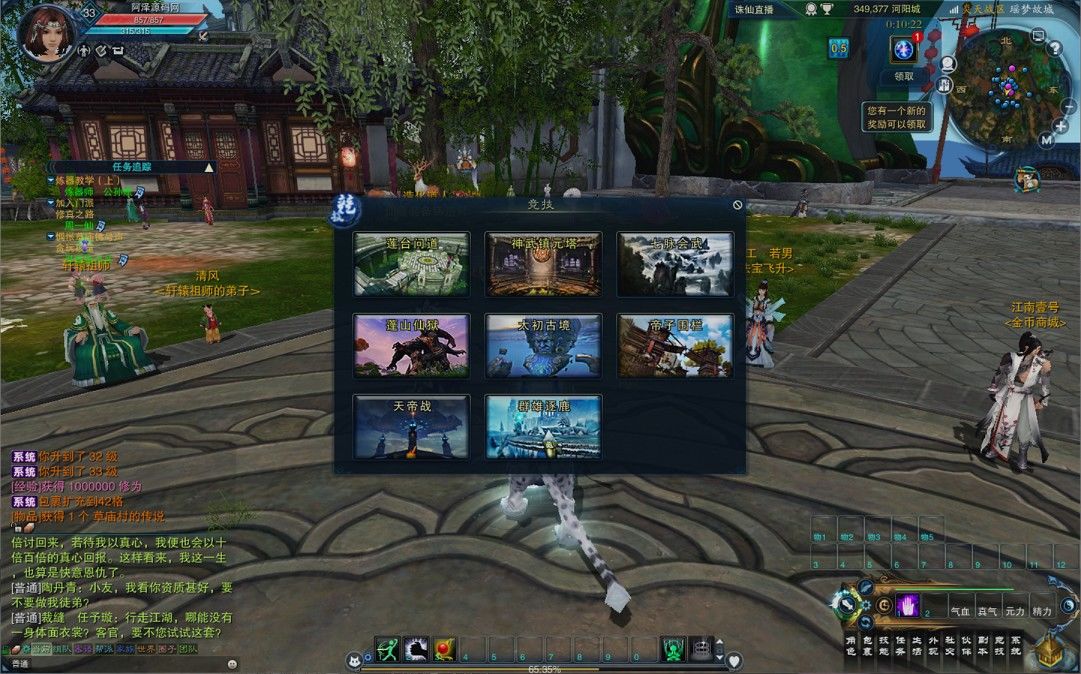Image resolution: width=1081 pixels, height=674 pixels.
Task: Click the player portrait avatar
Action: pos(46,34)
